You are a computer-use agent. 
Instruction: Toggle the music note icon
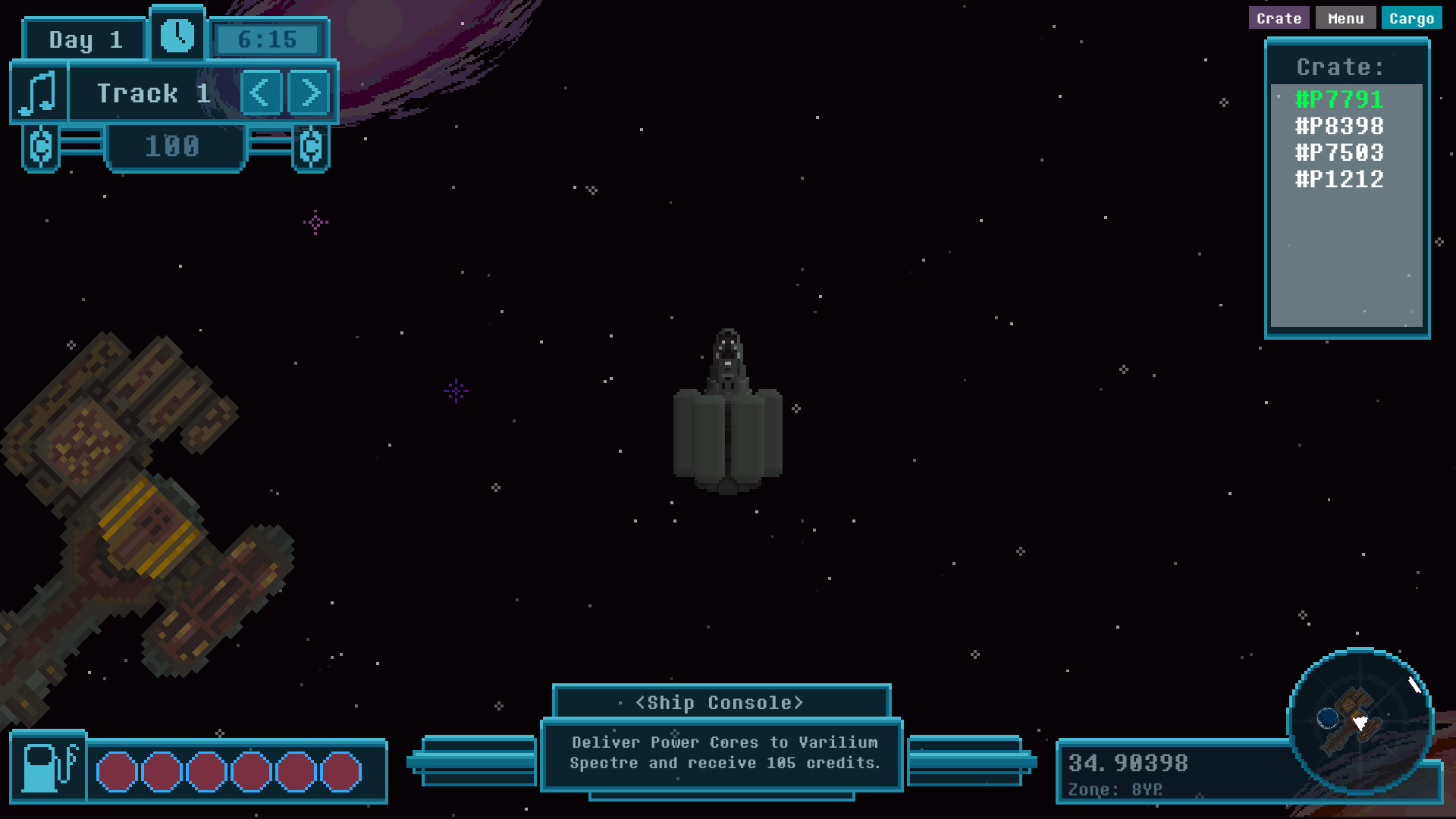(x=39, y=93)
